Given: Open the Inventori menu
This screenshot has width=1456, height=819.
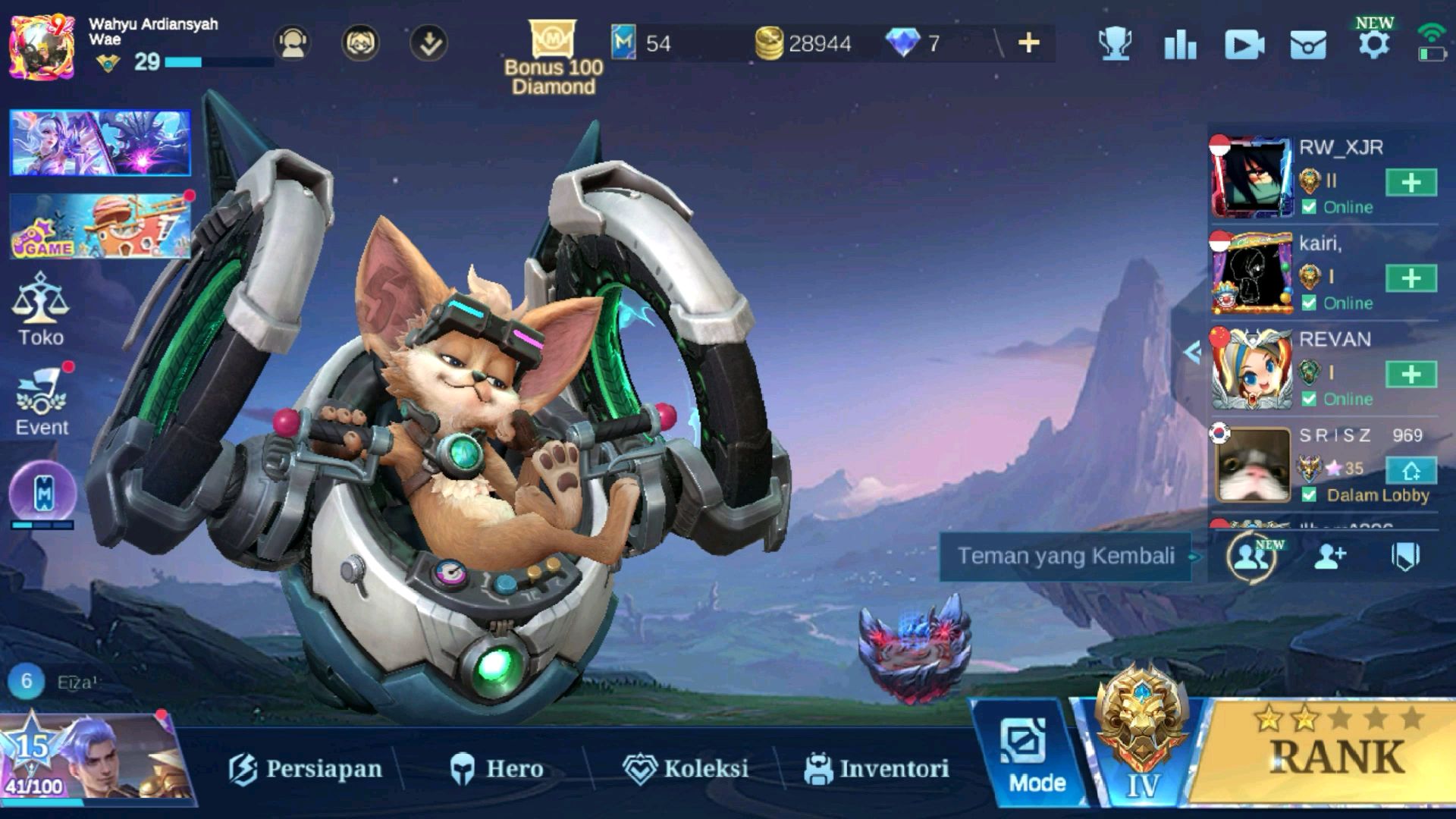Looking at the screenshot, I should (x=877, y=768).
